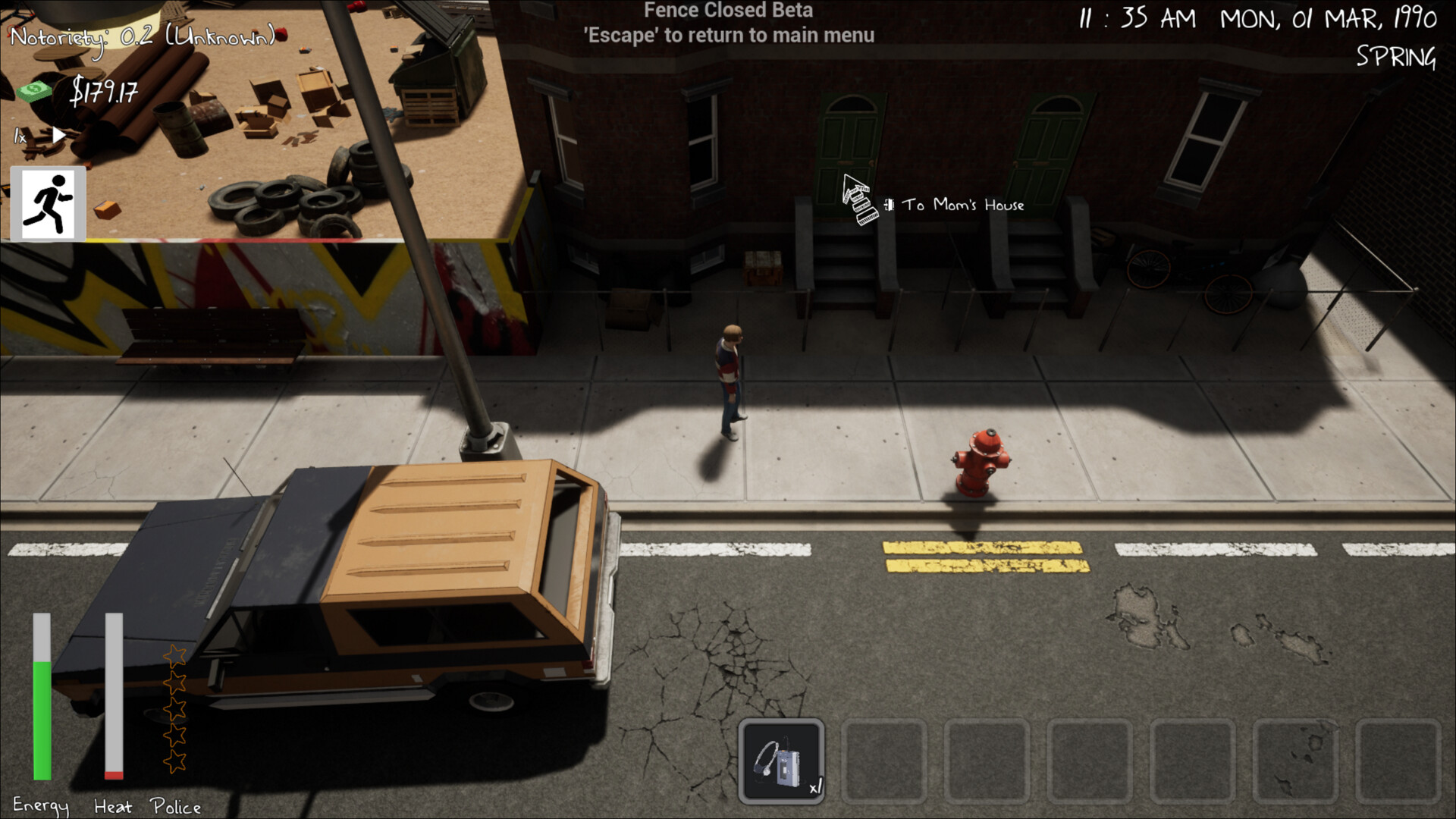Click the 'Fence Closed Beta' header

[727, 11]
